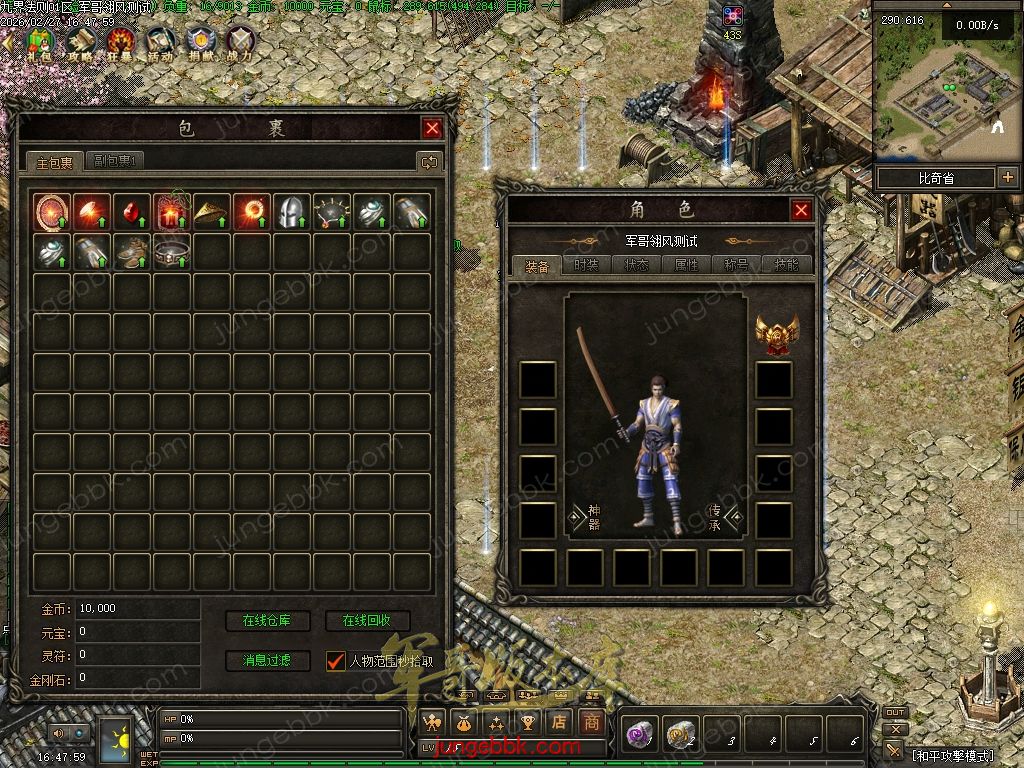
Task: Open the 消息过滤 message filter
Action: [268, 661]
